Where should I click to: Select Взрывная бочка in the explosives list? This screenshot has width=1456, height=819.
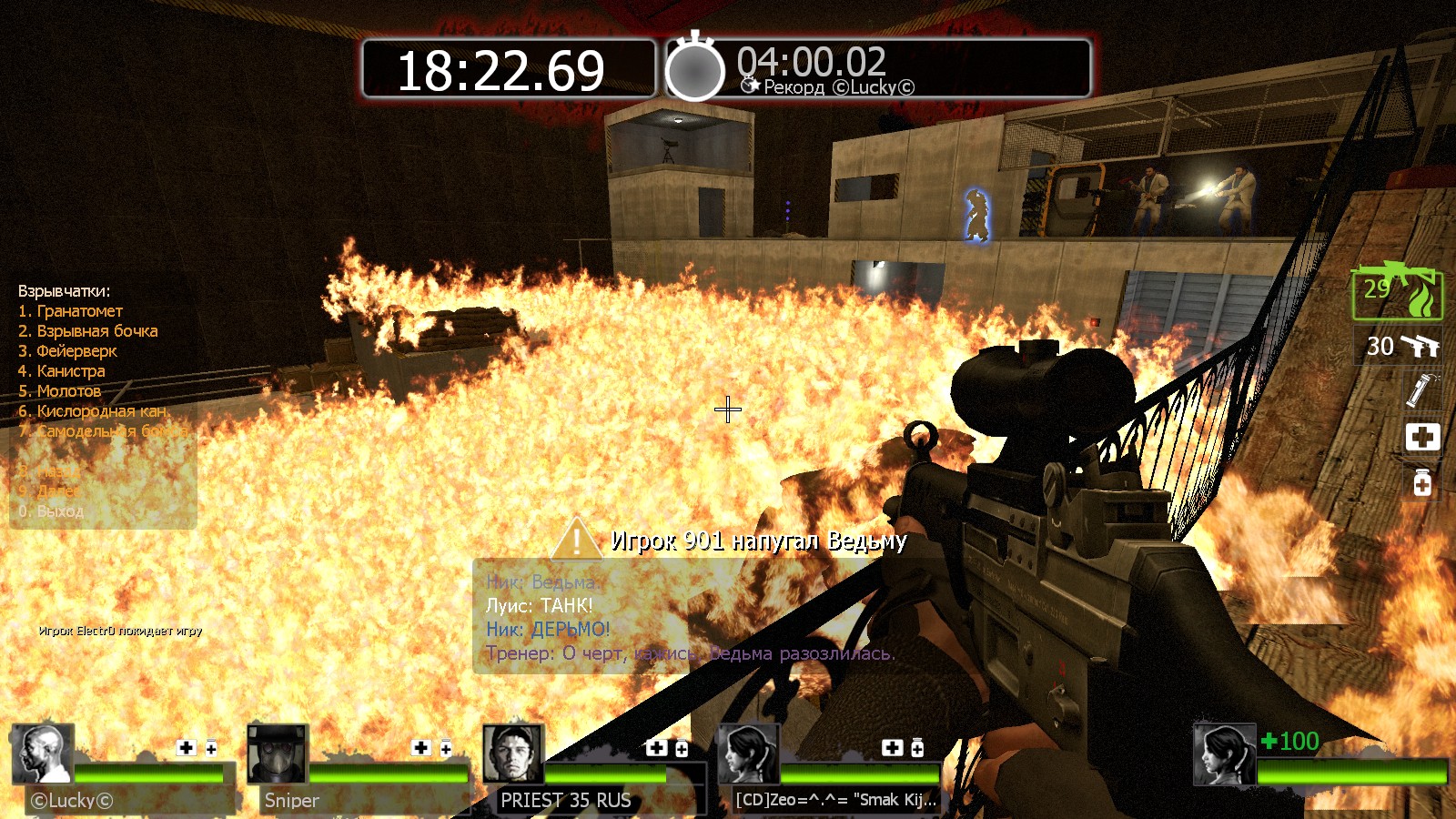[x=88, y=331]
